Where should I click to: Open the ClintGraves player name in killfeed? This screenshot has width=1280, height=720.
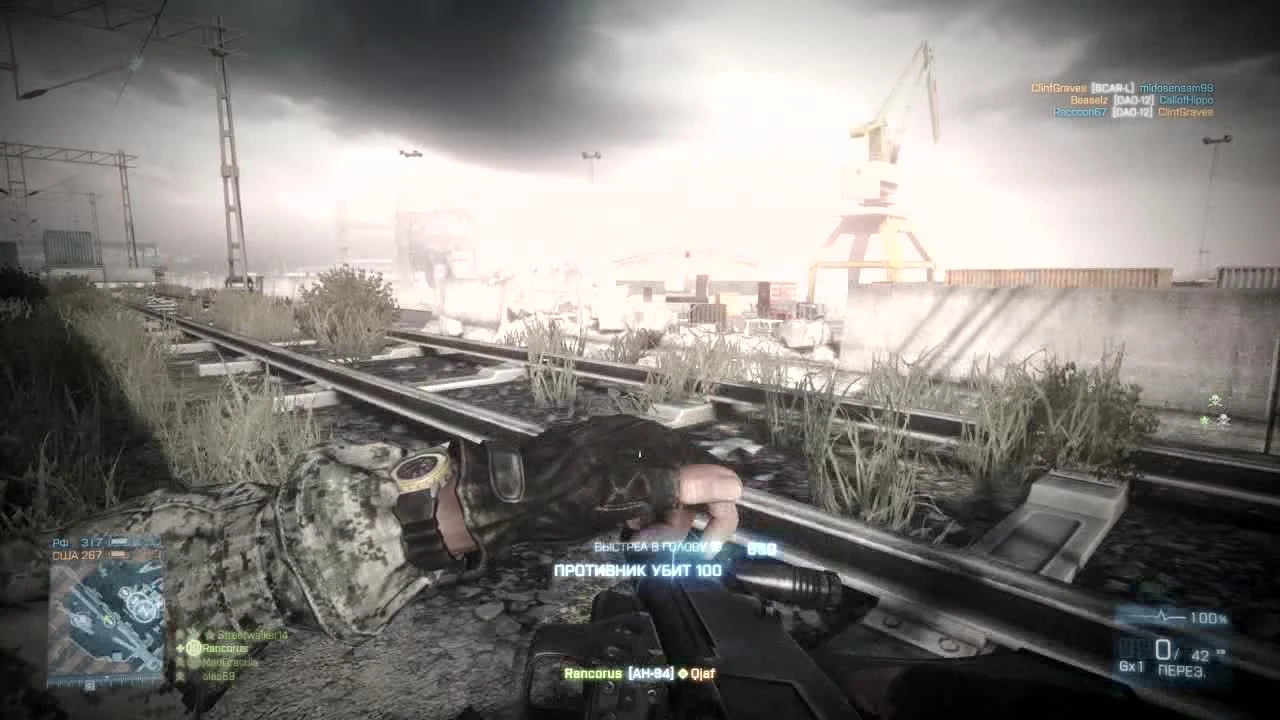pyautogui.click(x=1057, y=88)
